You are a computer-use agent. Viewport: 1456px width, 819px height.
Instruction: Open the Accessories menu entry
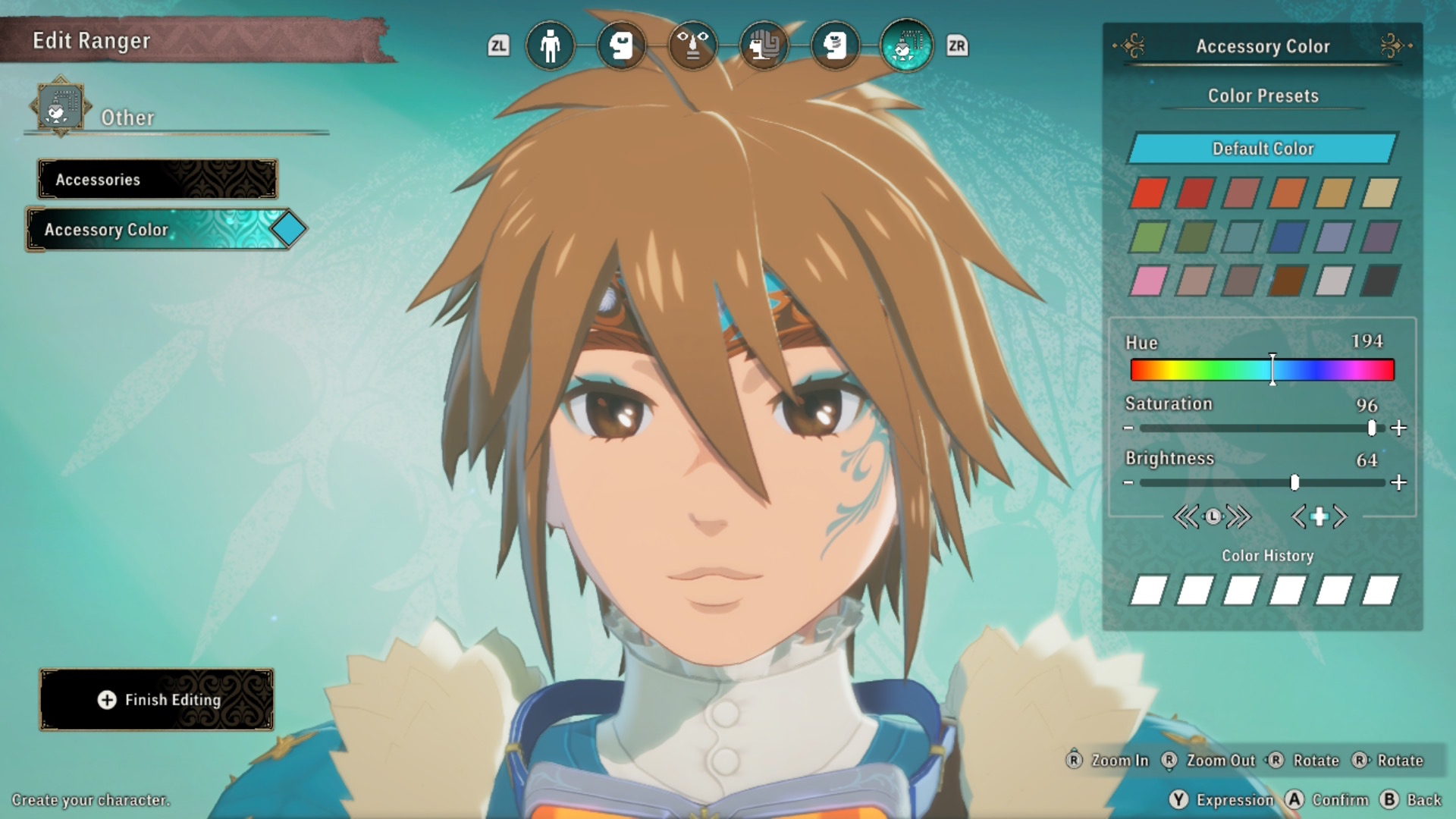[158, 180]
